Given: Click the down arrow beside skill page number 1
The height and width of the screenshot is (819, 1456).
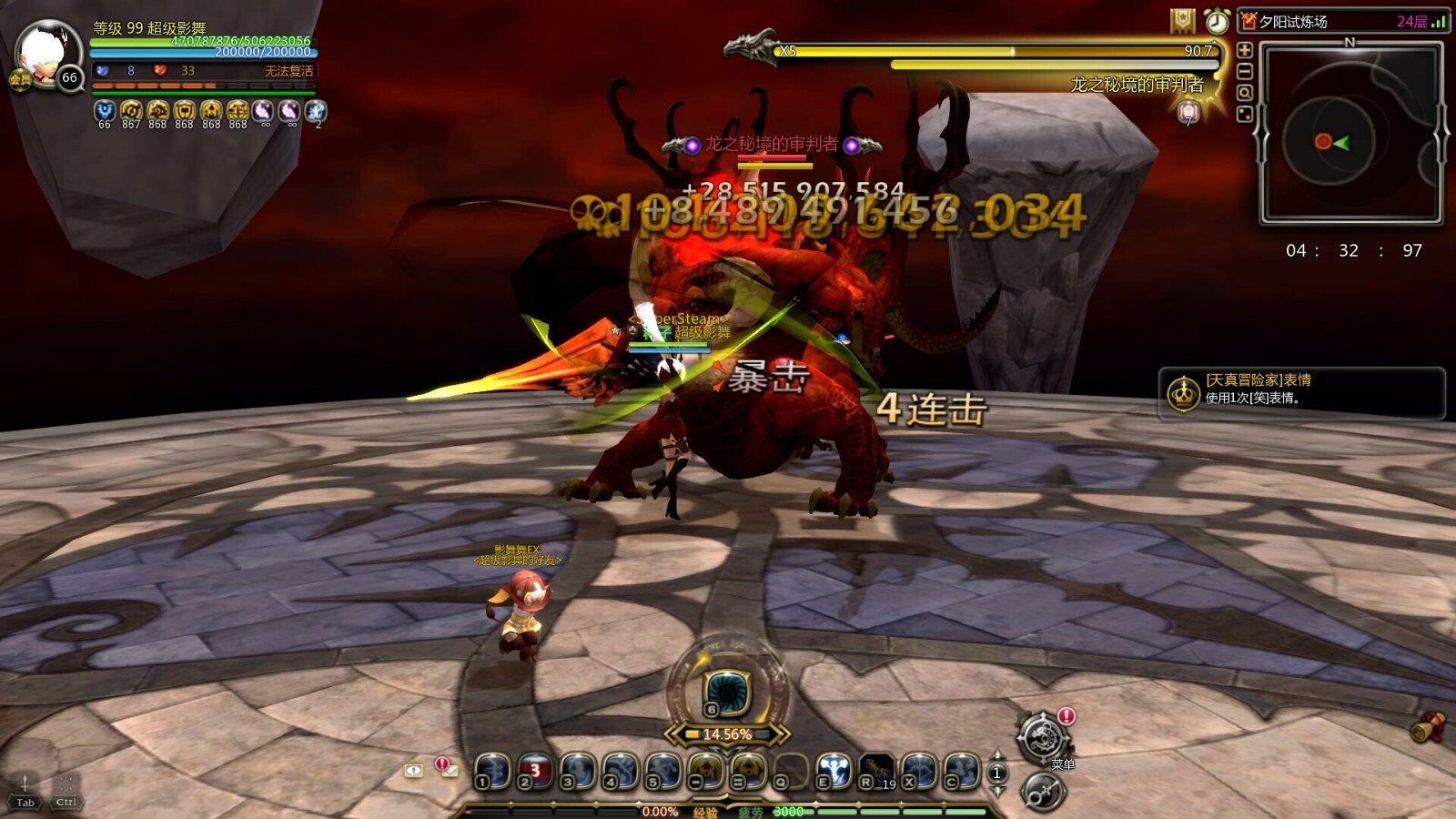Looking at the screenshot, I should point(996,790).
